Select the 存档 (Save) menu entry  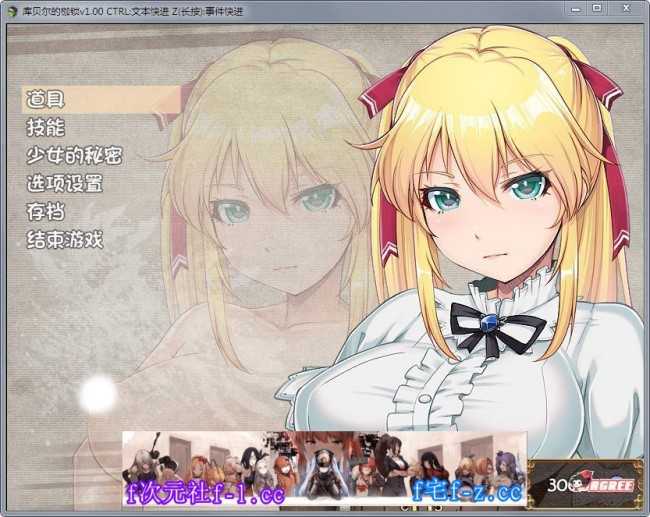point(46,211)
